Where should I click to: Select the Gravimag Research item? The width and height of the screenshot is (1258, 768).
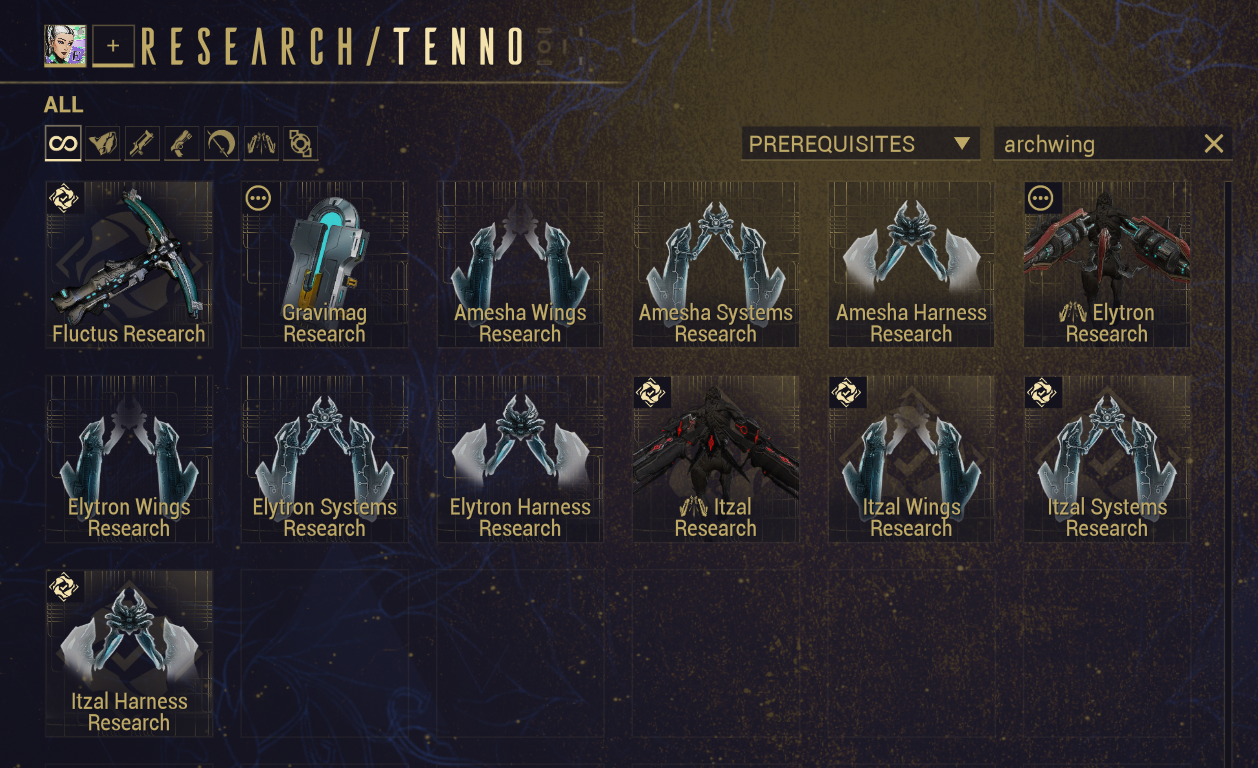325,264
